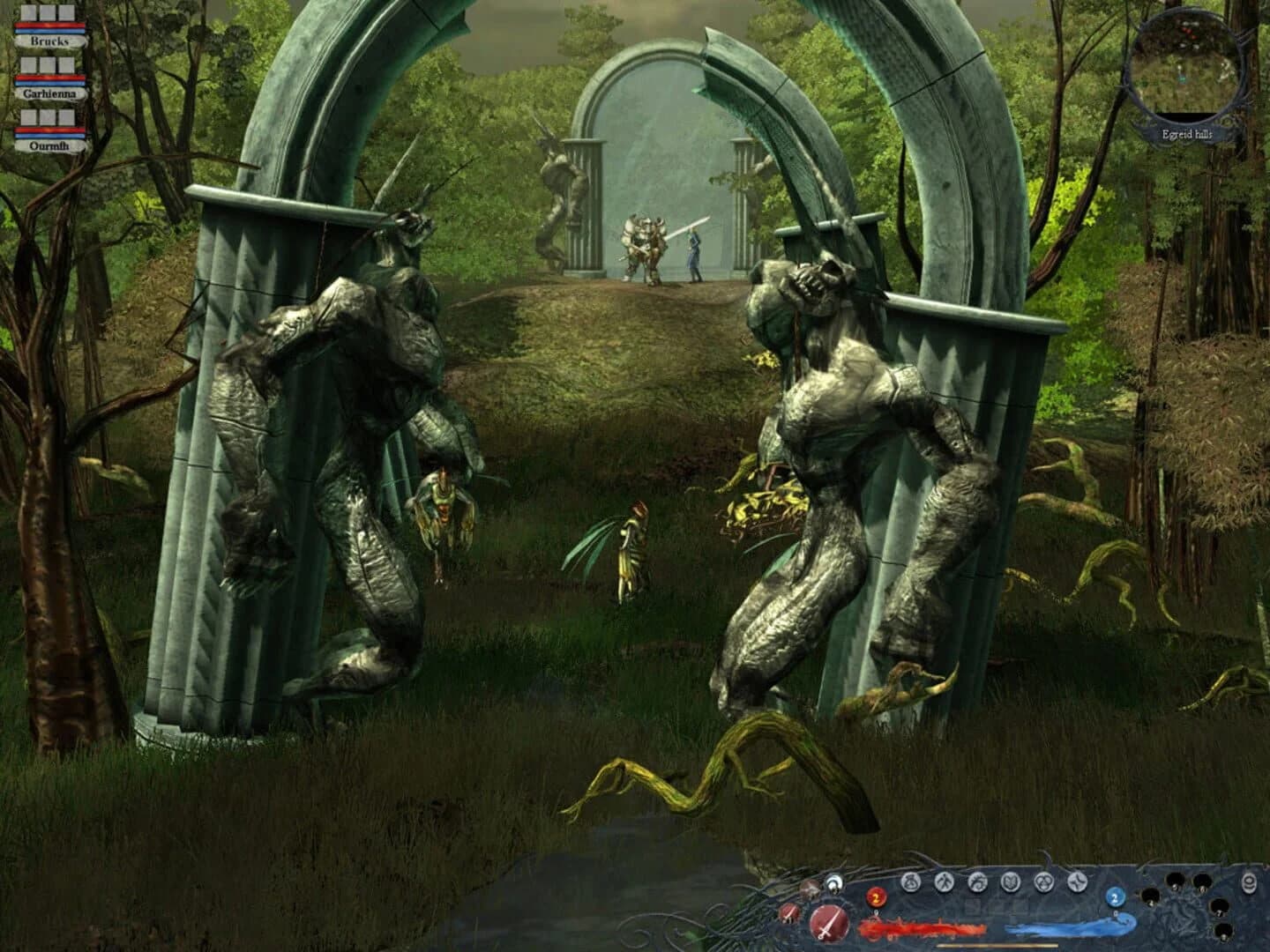
Task: Expand Garhienna's third status slot
Action: coord(67,64)
